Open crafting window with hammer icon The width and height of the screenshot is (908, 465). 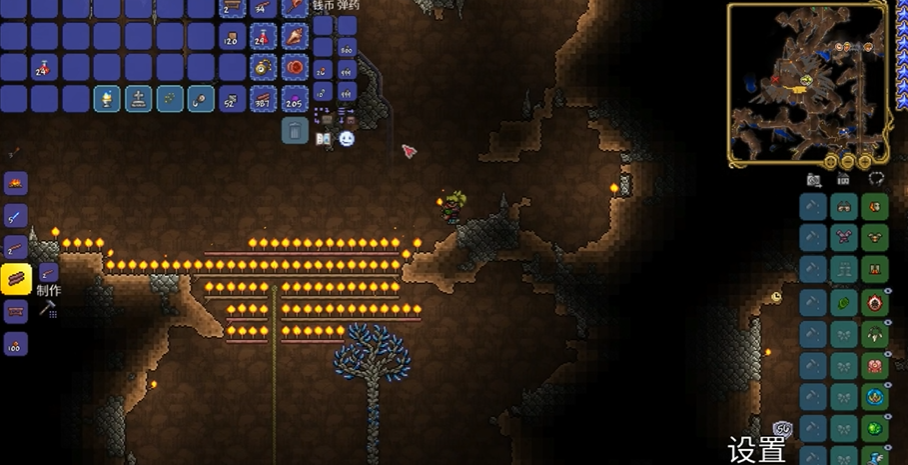pos(47,310)
